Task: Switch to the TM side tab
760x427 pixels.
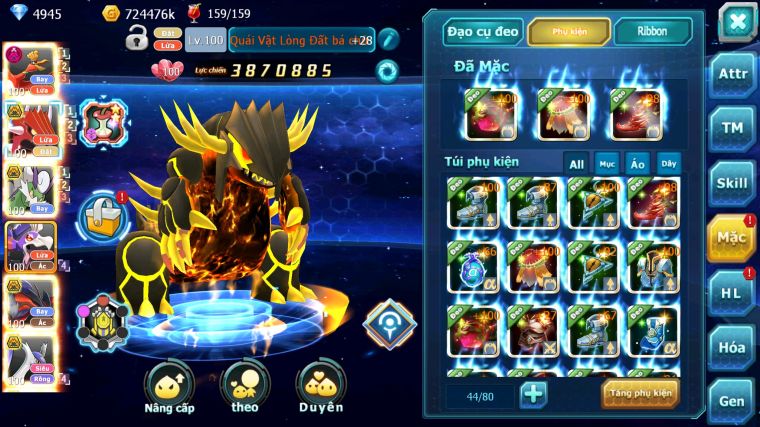Action: [x=732, y=128]
